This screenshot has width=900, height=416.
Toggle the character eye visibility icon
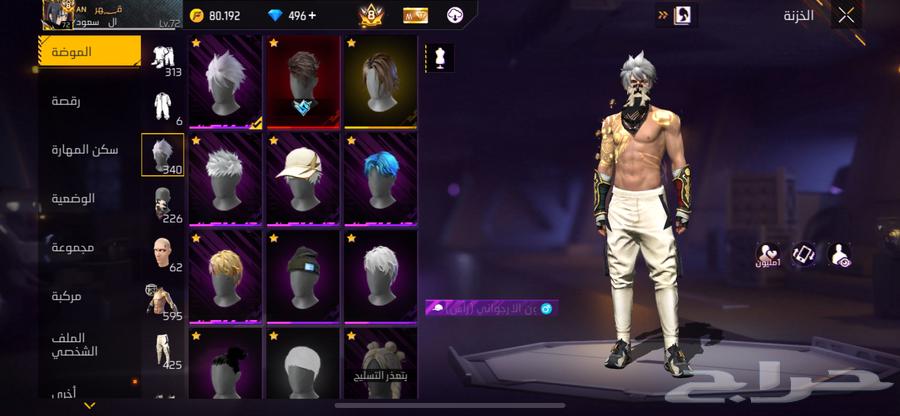pos(838,255)
